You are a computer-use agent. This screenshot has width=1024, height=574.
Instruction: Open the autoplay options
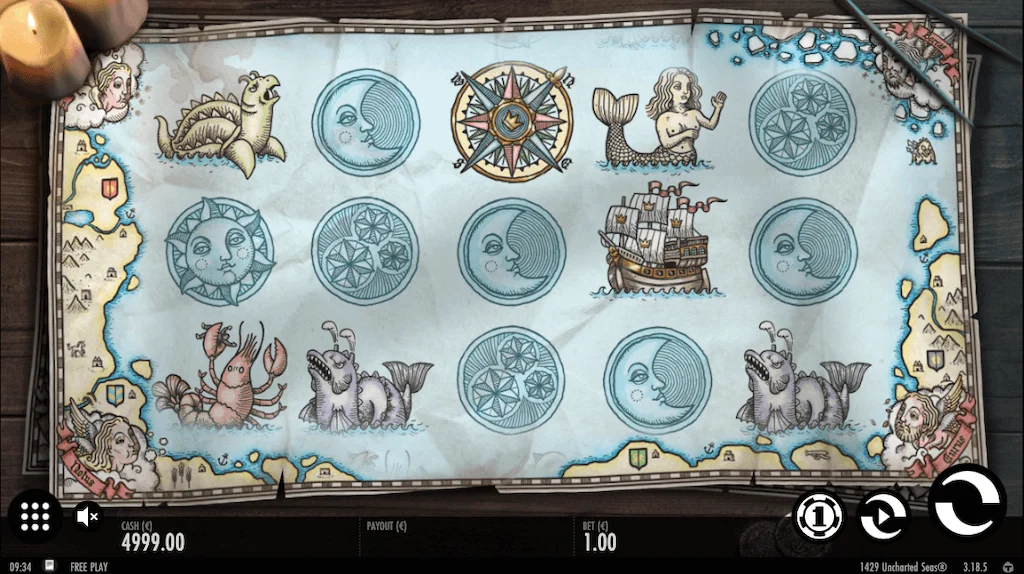click(884, 516)
